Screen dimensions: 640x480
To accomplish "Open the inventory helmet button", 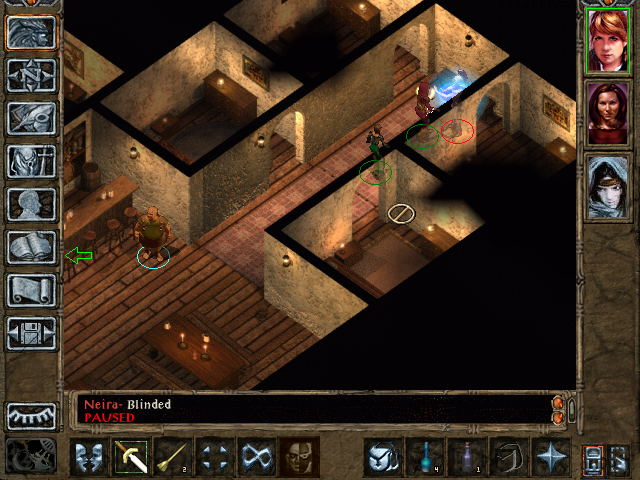I will coord(32,161).
